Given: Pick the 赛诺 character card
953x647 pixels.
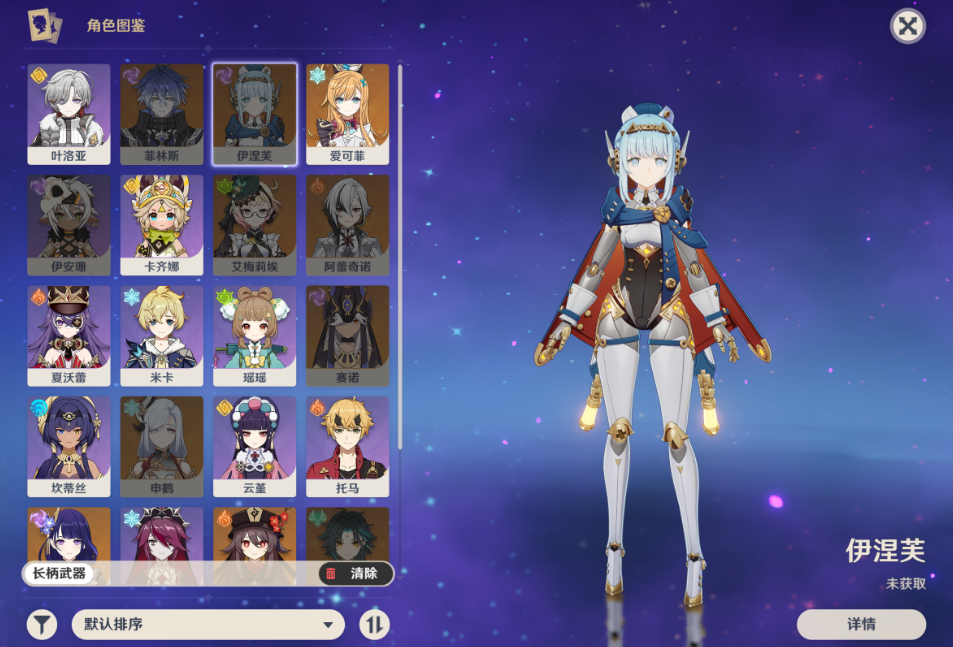Looking at the screenshot, I should pos(347,335).
